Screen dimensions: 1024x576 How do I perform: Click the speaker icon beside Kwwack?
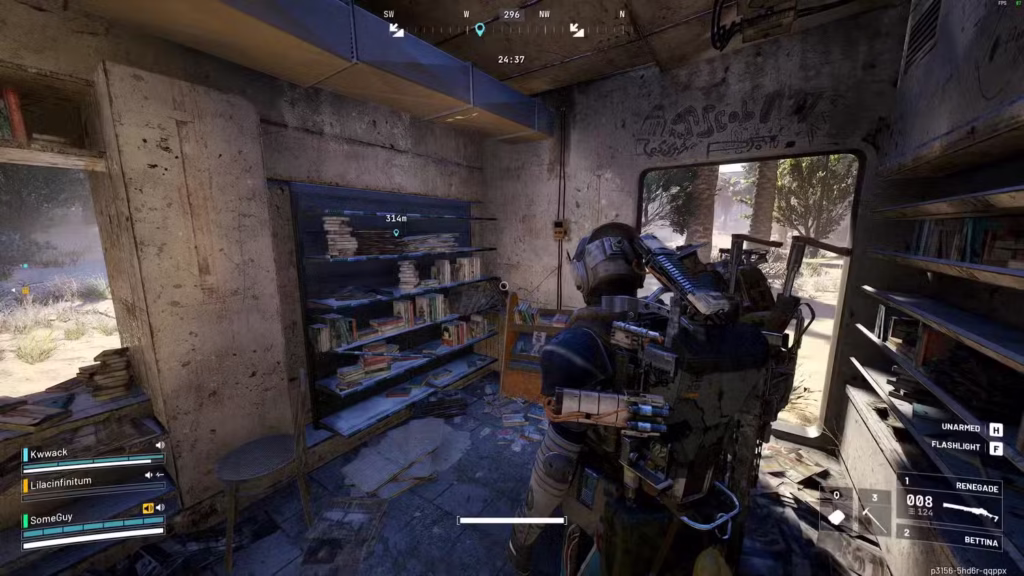coord(159,445)
